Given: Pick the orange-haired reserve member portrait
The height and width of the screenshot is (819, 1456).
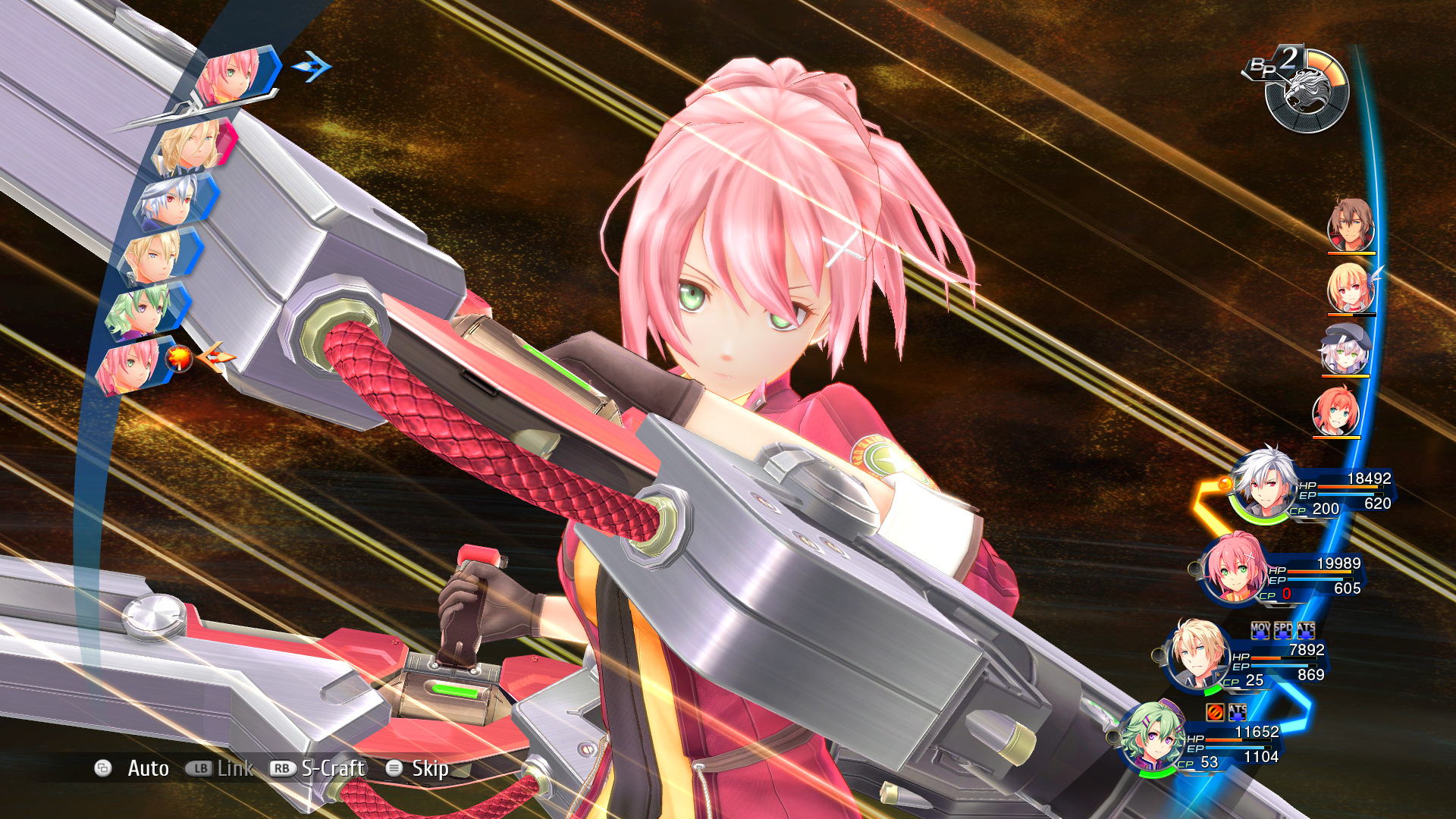Looking at the screenshot, I should (x=1336, y=411).
